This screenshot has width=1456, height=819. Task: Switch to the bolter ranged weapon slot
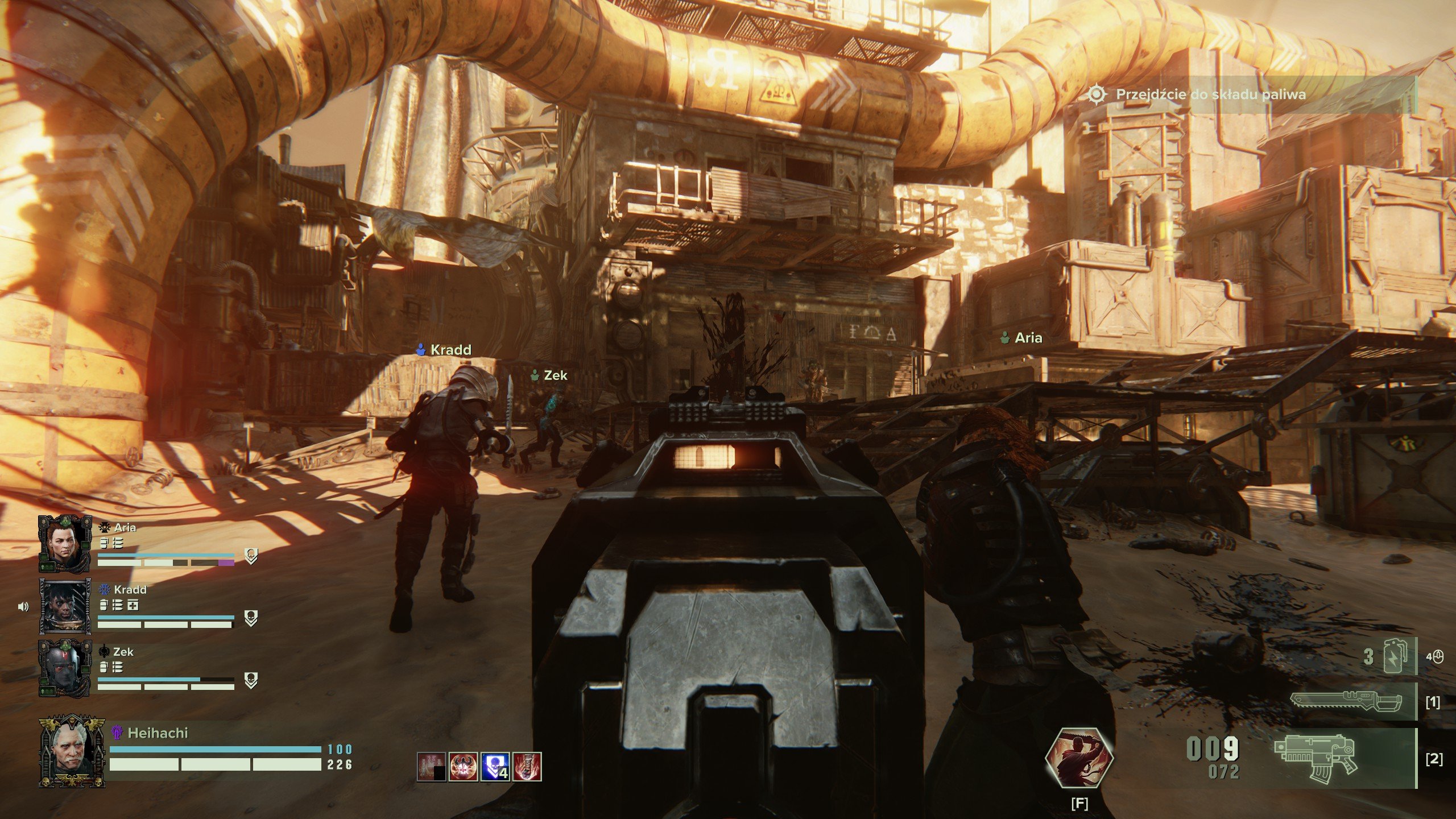1315,759
